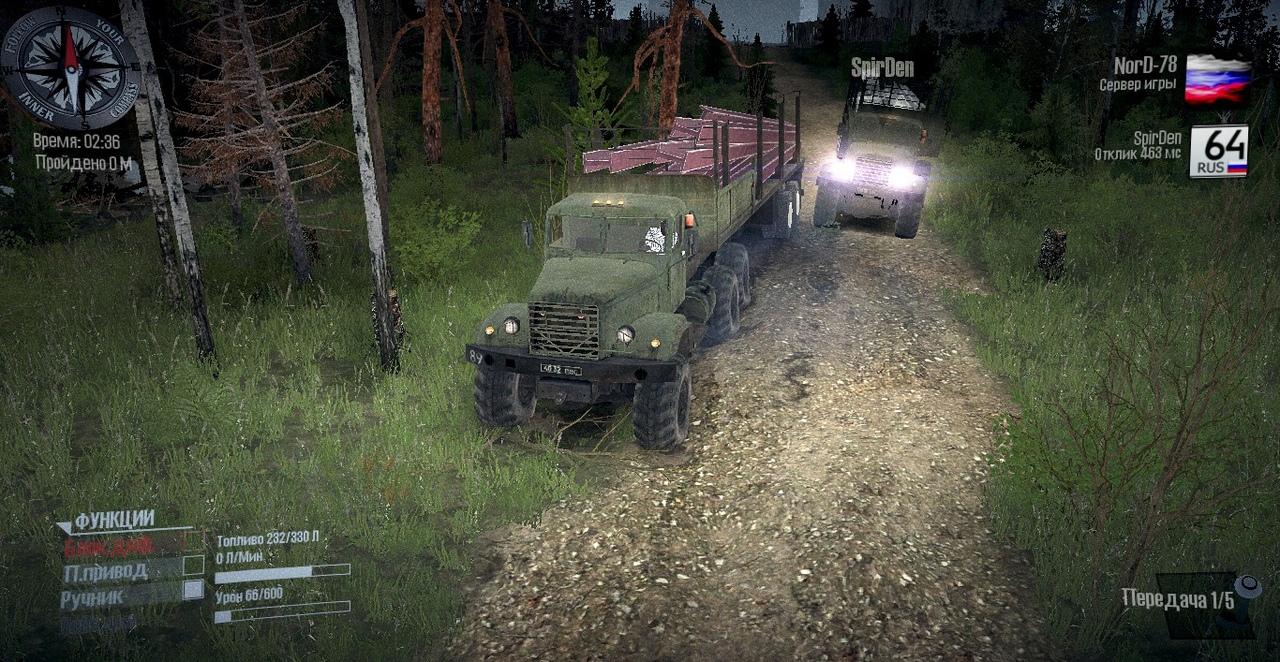This screenshot has width=1280, height=662.
Task: Select the dimmed winch entry below Ручник
Action: 98,623
